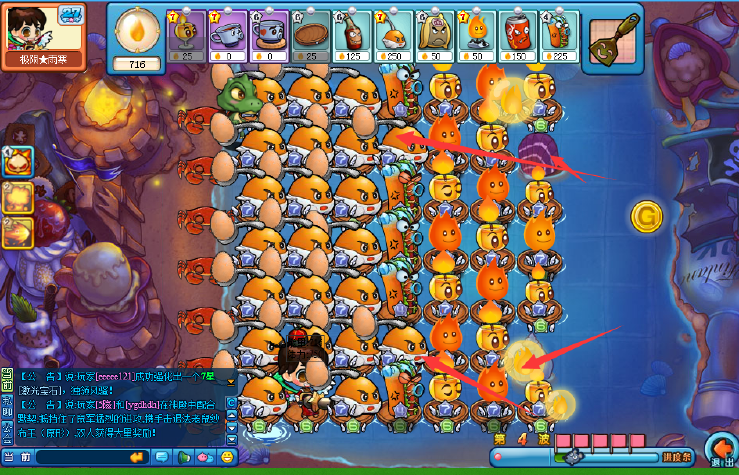Switch to the 公会 chat tab

[x=7, y=431]
